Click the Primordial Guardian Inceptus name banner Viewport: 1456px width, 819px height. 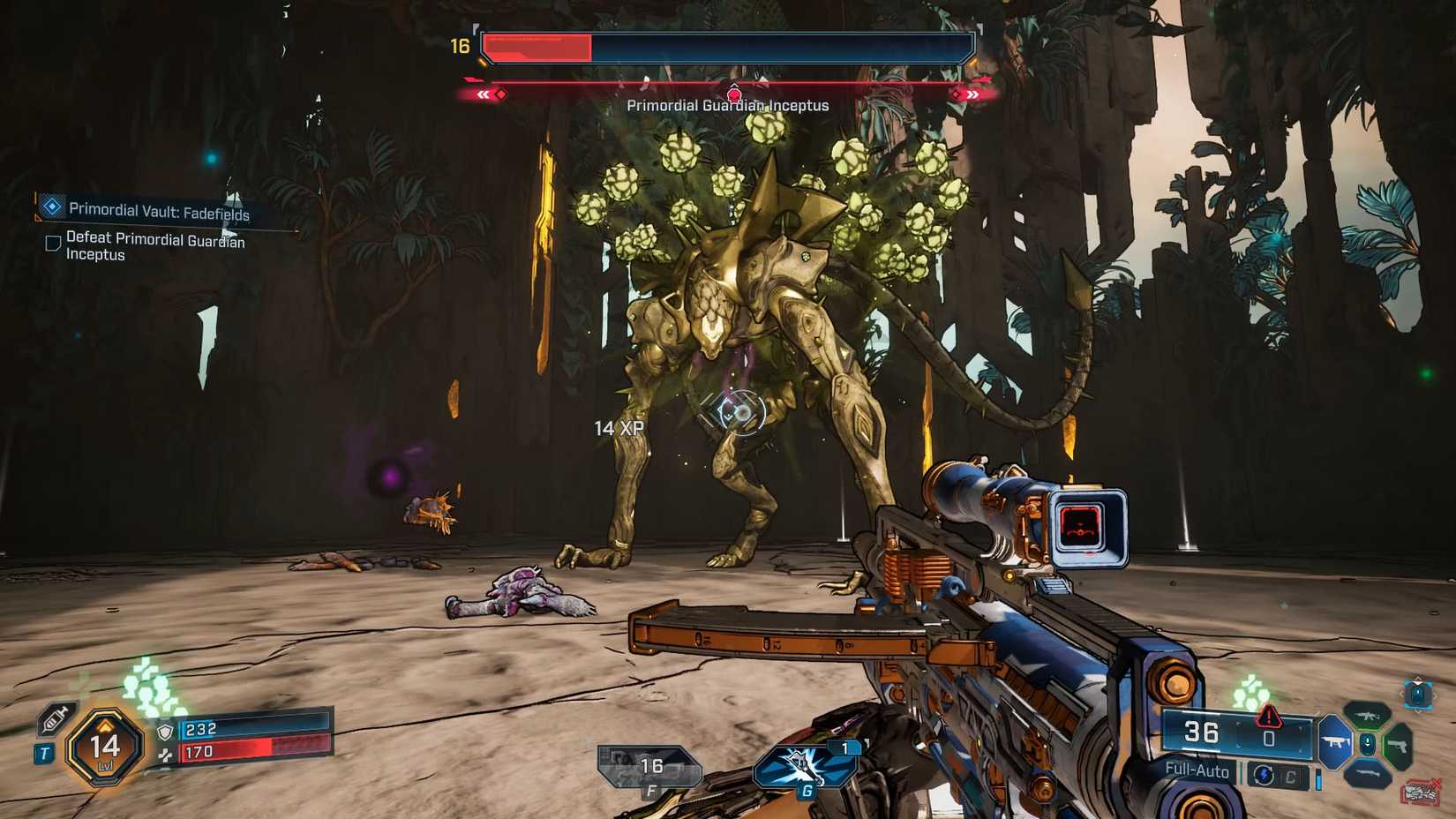click(x=727, y=104)
